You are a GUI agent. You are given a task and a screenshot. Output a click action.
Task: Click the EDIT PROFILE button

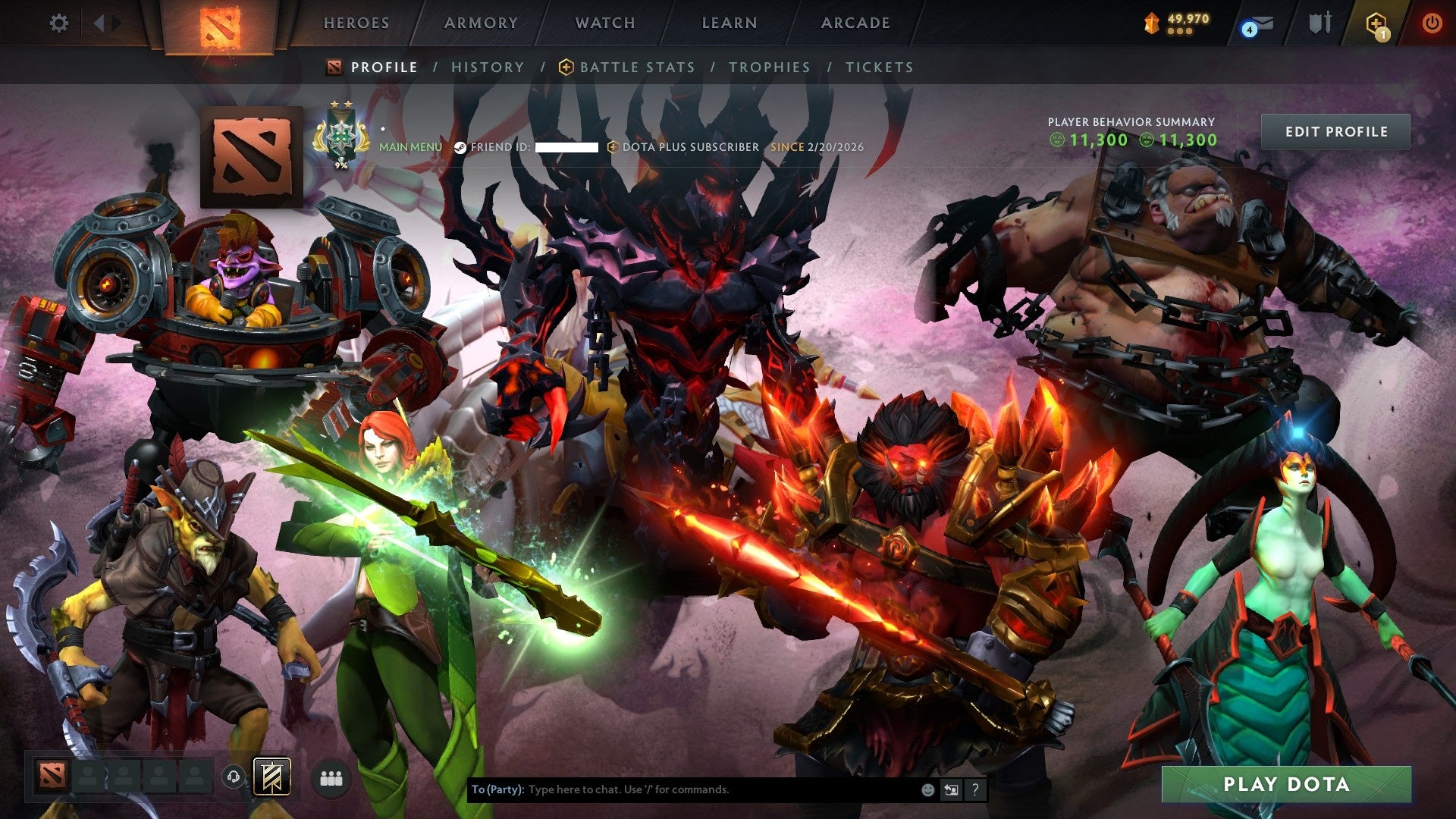point(1337,131)
